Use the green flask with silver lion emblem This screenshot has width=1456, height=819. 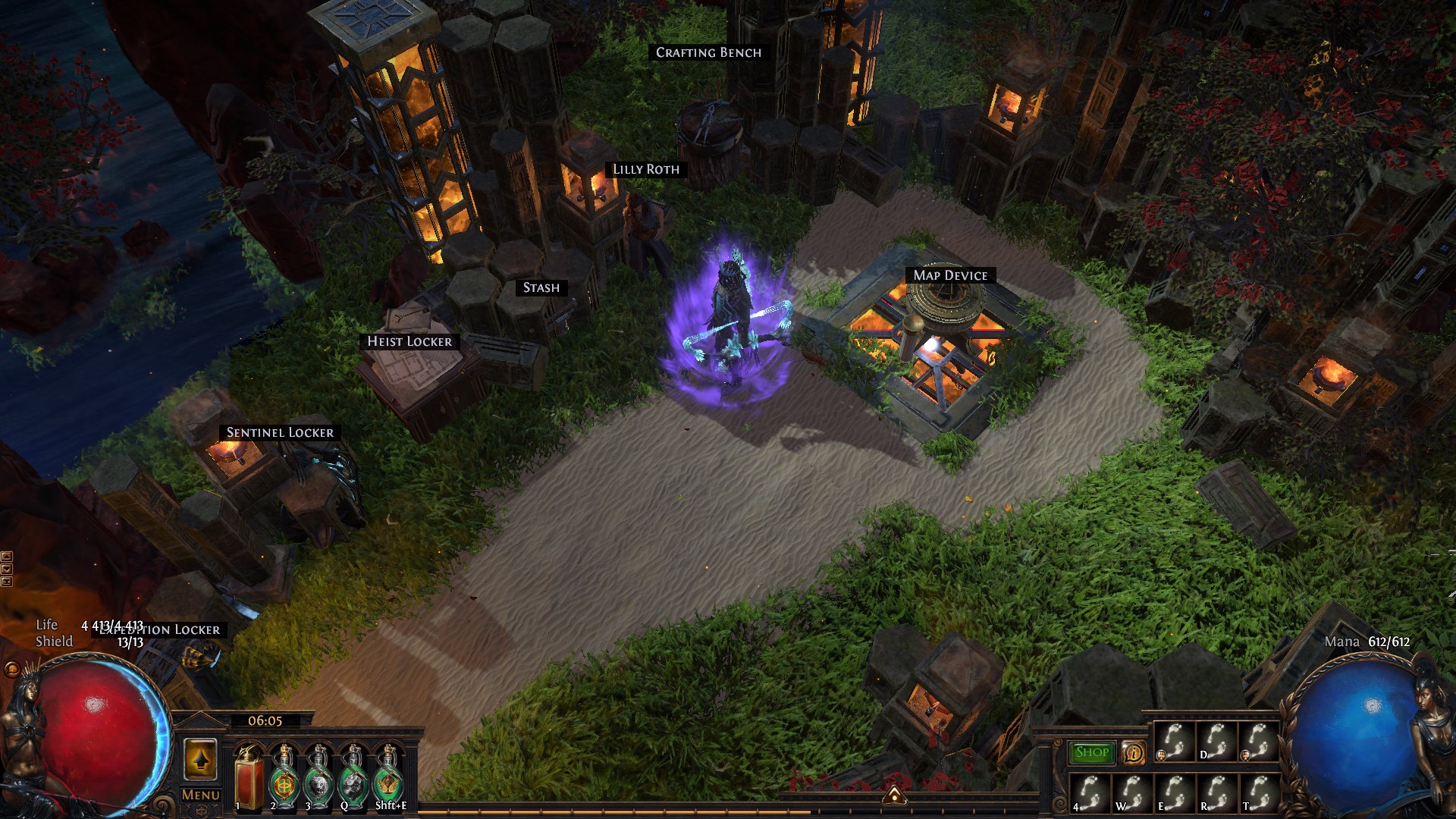(x=318, y=779)
